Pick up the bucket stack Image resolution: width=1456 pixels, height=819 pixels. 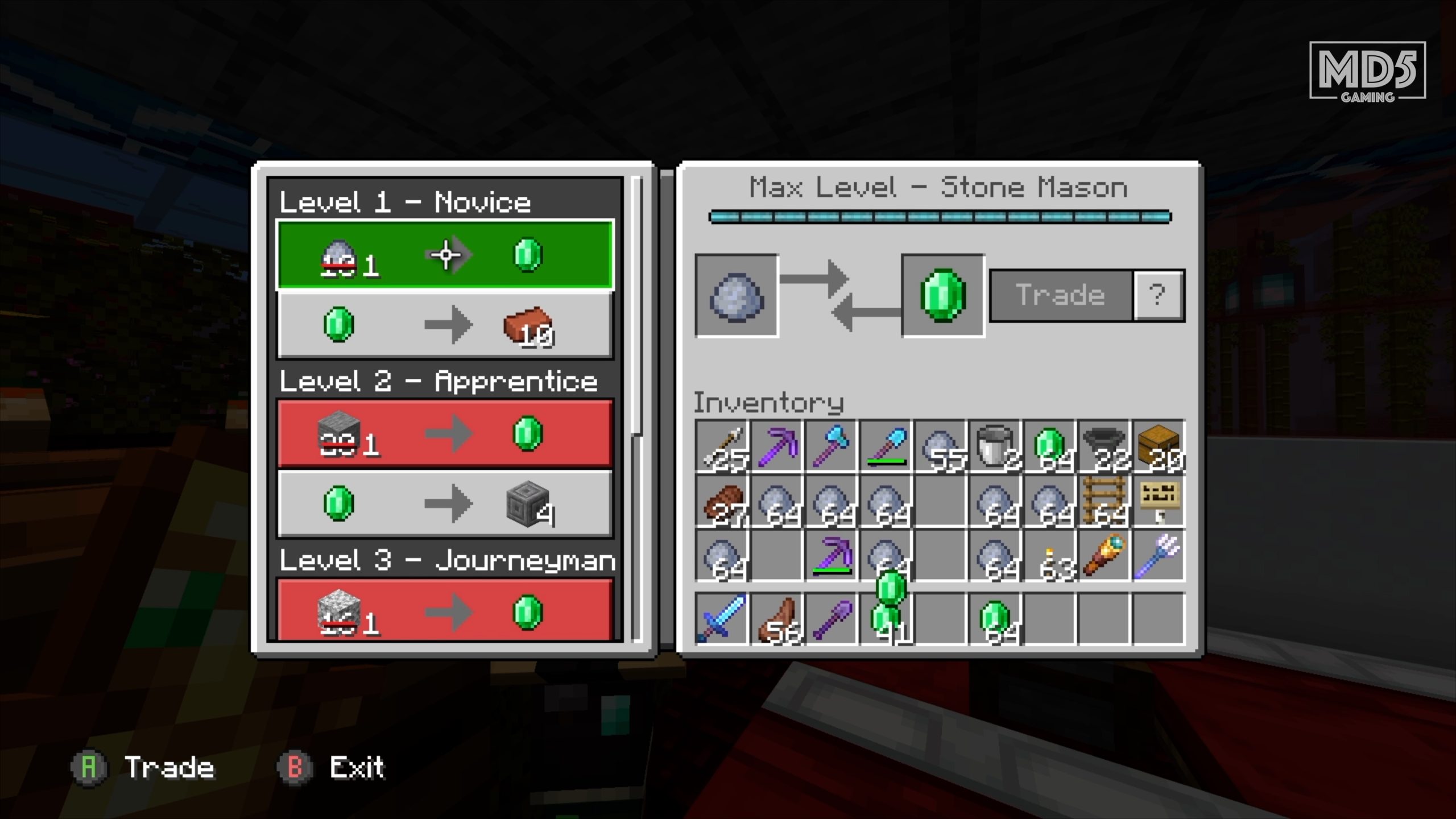click(996, 447)
